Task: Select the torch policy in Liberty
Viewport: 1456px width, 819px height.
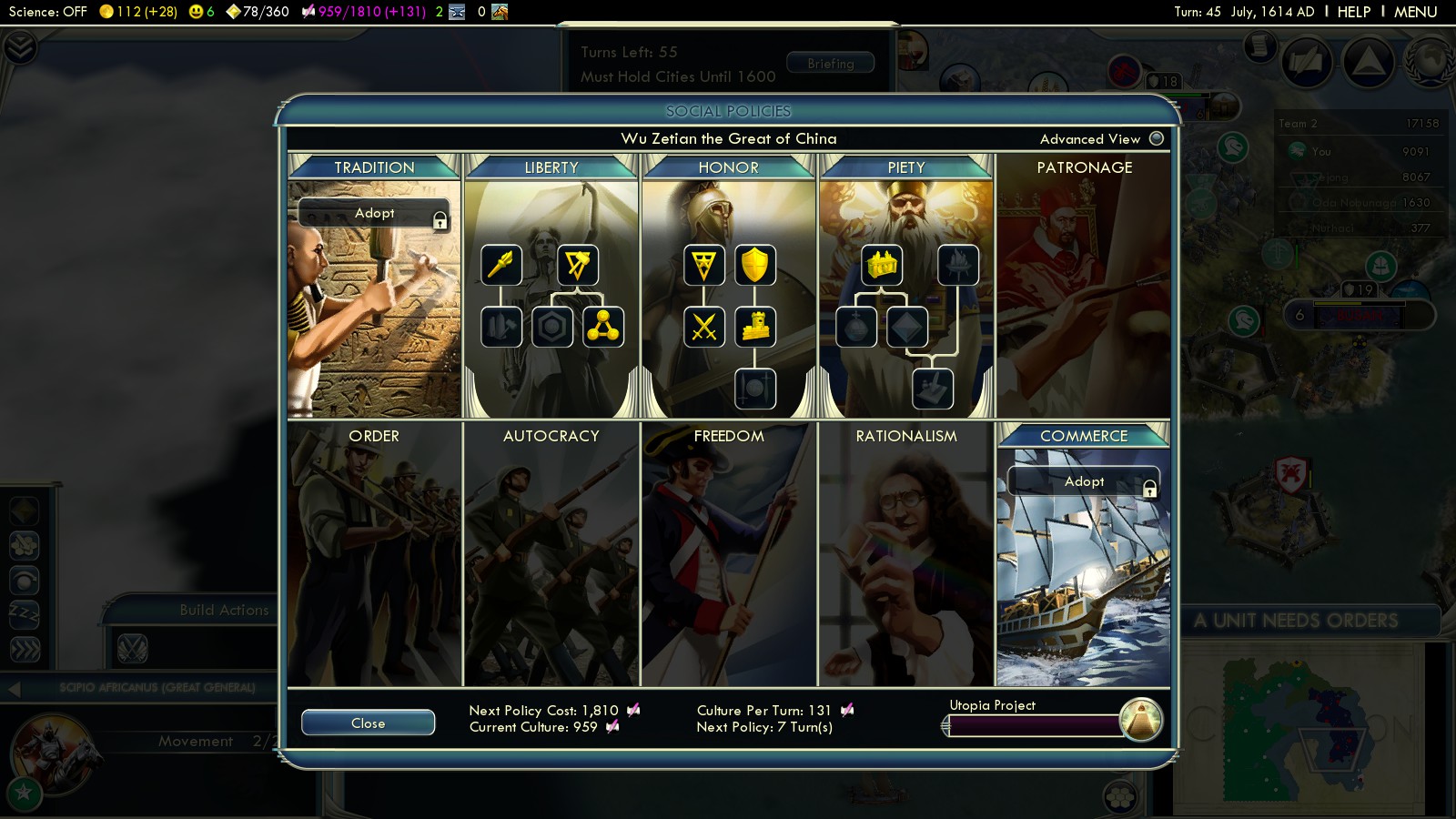Action: (x=501, y=265)
